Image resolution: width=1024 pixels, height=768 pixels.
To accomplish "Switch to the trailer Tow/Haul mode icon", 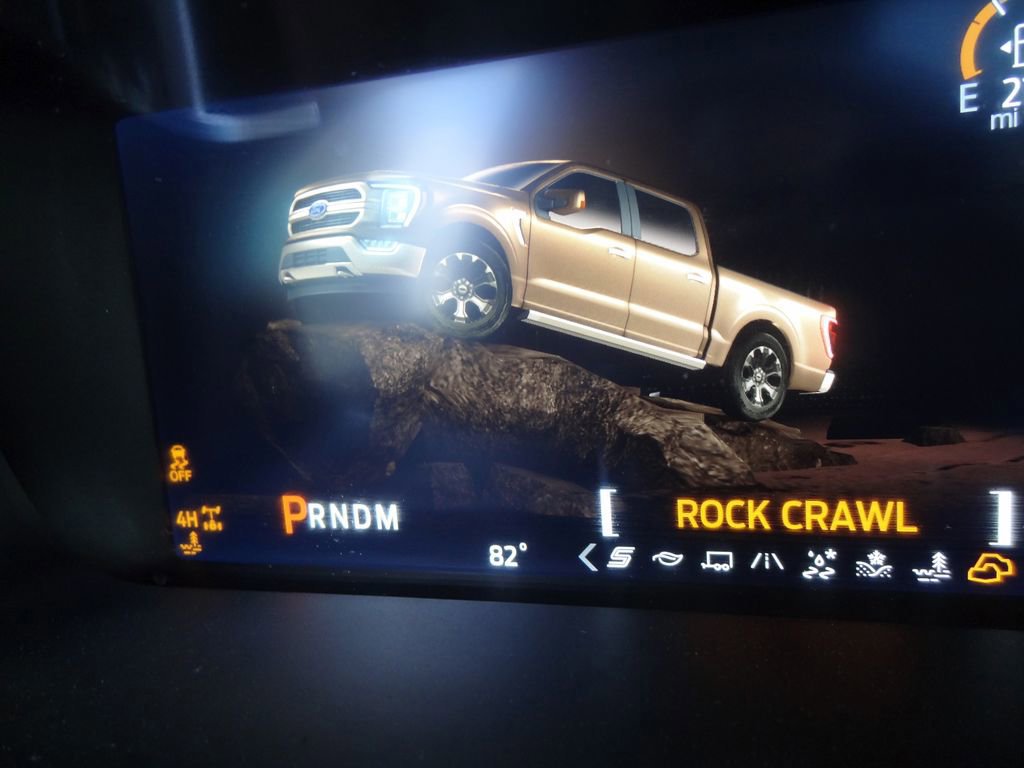I will tap(716, 560).
